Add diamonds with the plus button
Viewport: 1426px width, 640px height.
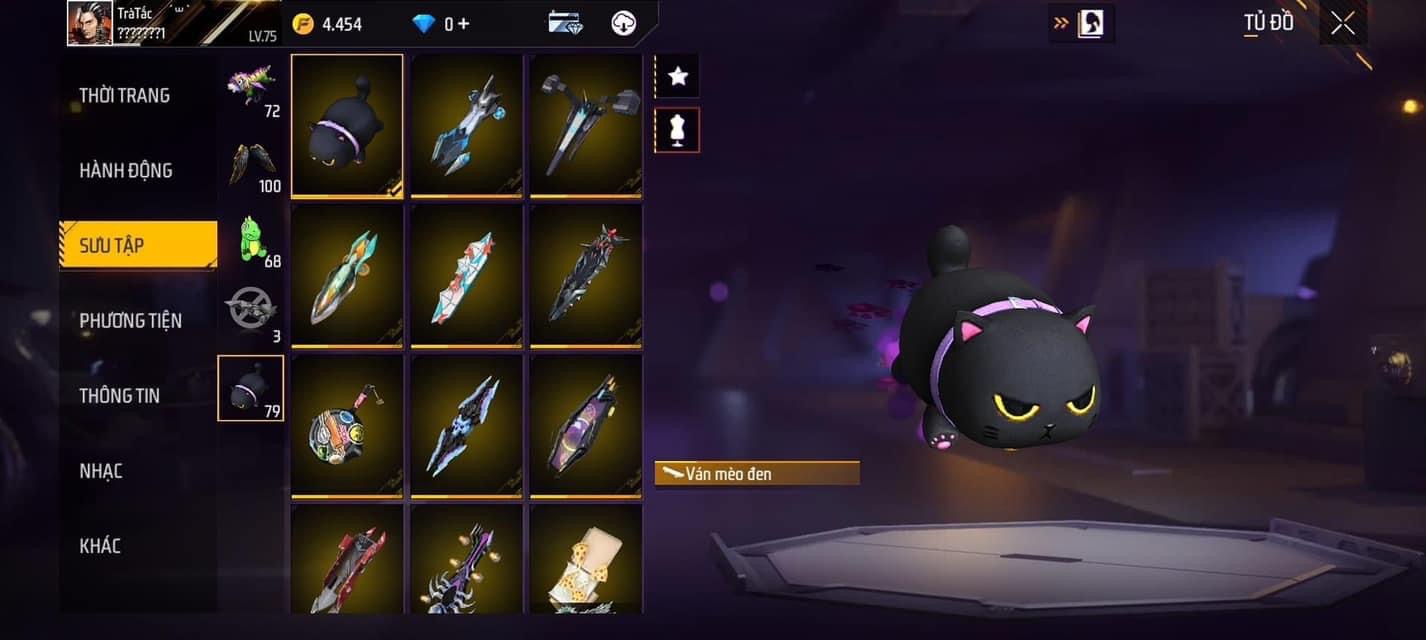[463, 23]
